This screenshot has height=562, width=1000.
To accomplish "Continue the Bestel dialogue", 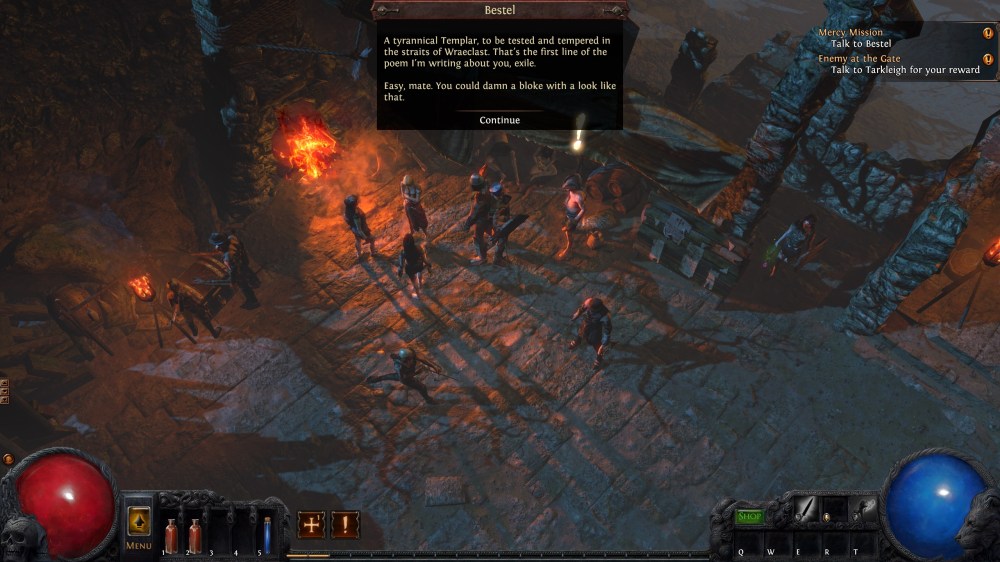I will point(499,120).
